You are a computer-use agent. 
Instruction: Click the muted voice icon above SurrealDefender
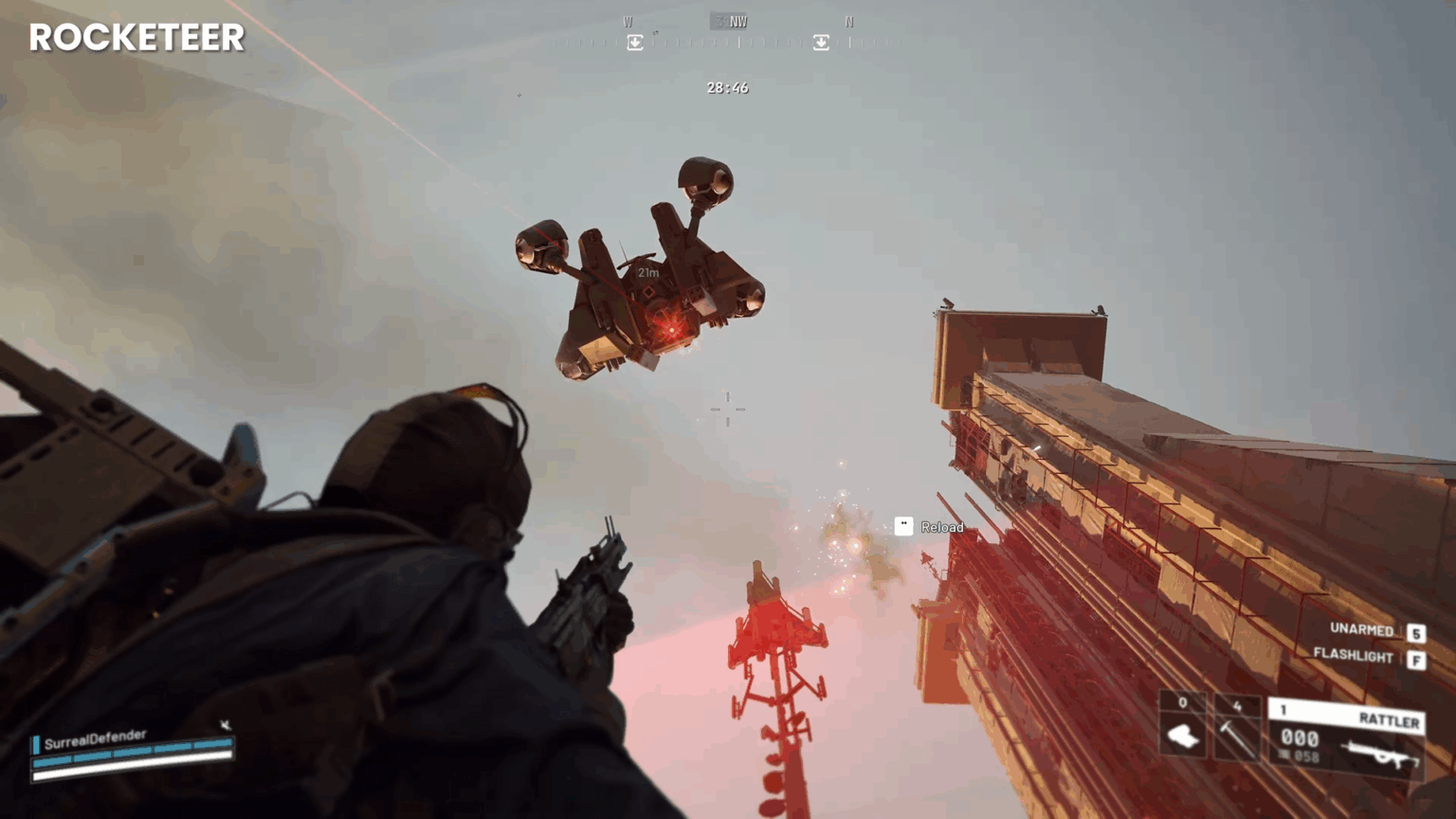[x=224, y=723]
